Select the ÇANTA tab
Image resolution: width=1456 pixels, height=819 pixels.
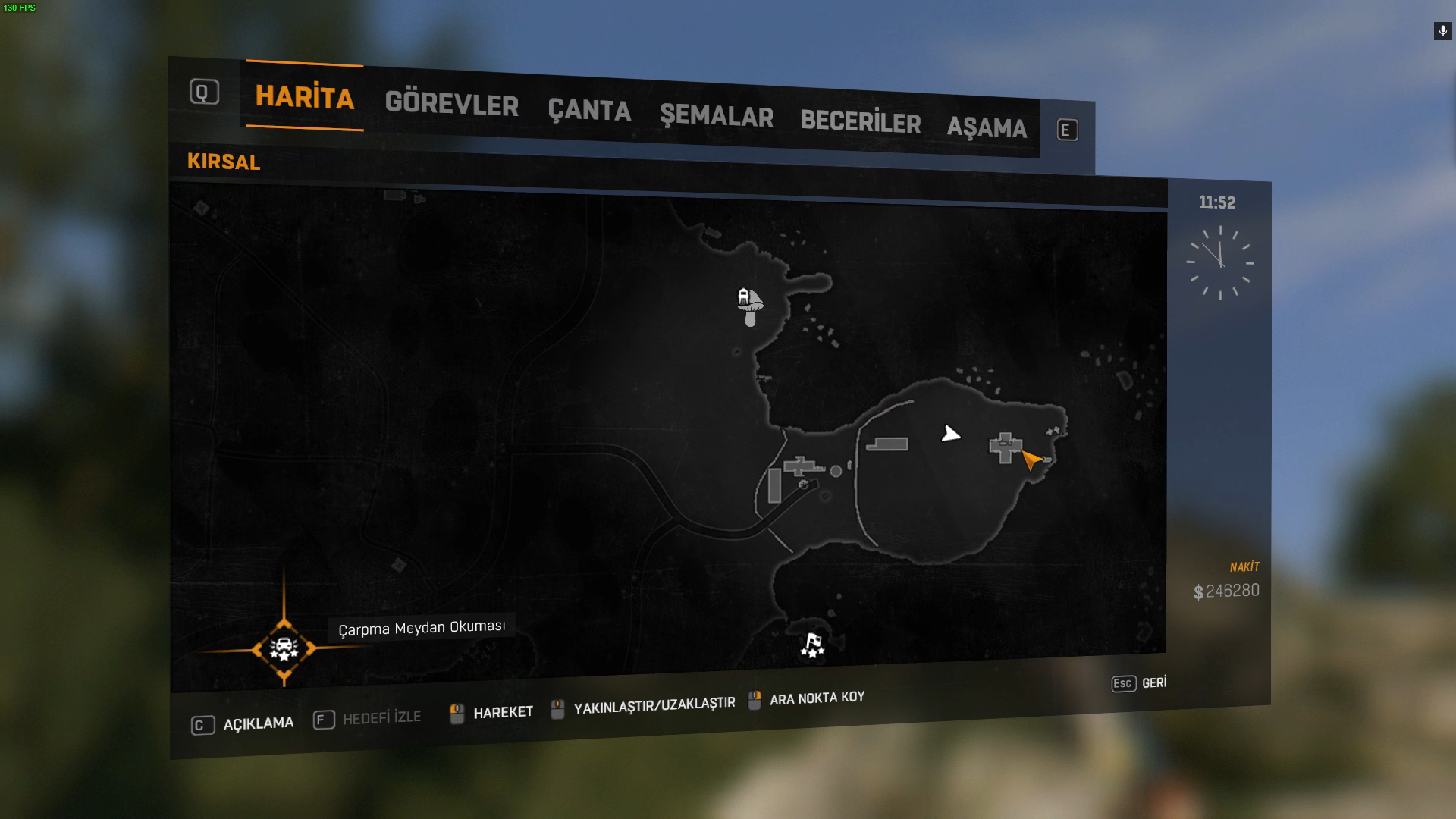pyautogui.click(x=589, y=111)
